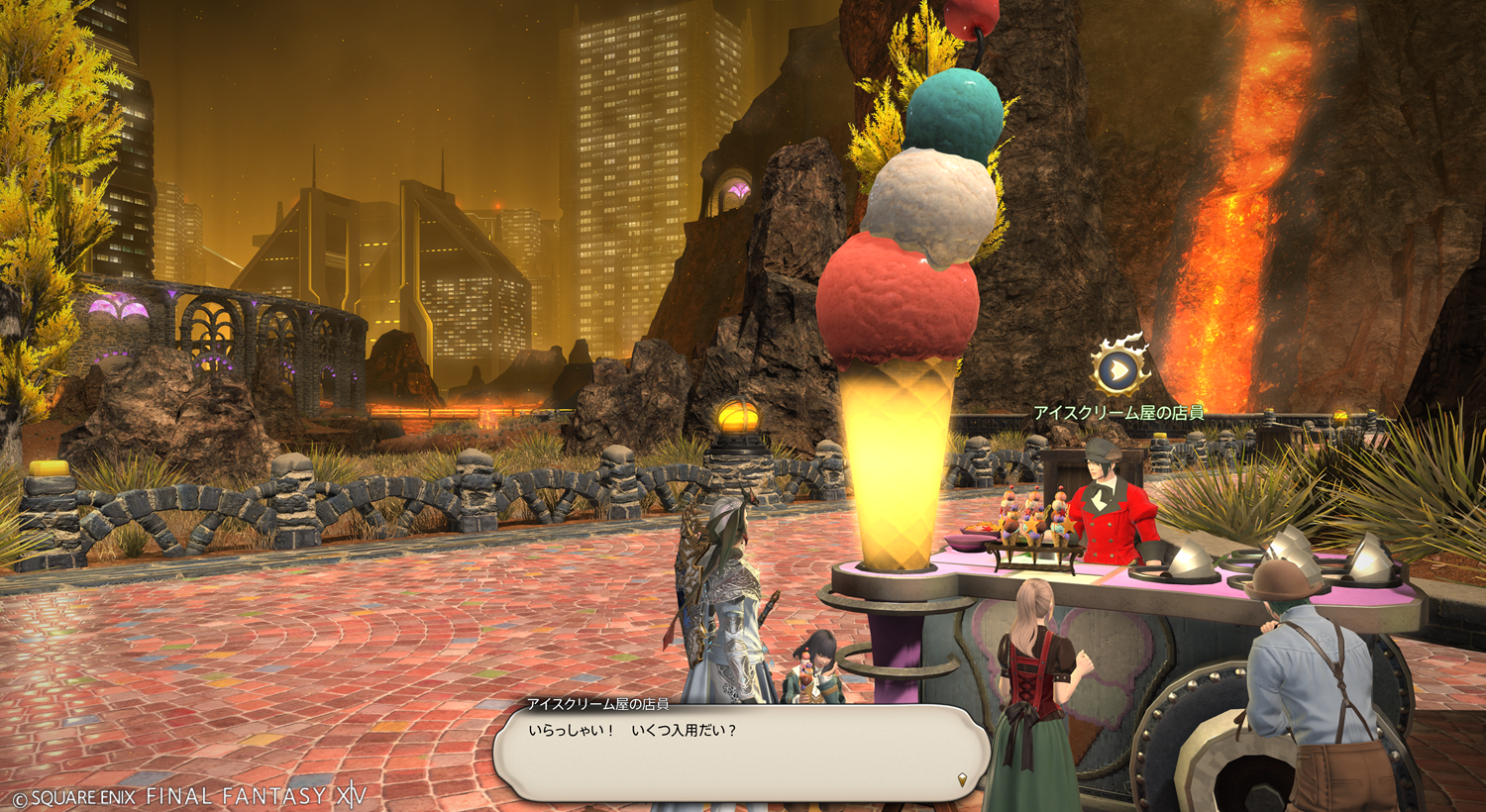Click the dialogue continue arrow indicator

click(x=963, y=780)
